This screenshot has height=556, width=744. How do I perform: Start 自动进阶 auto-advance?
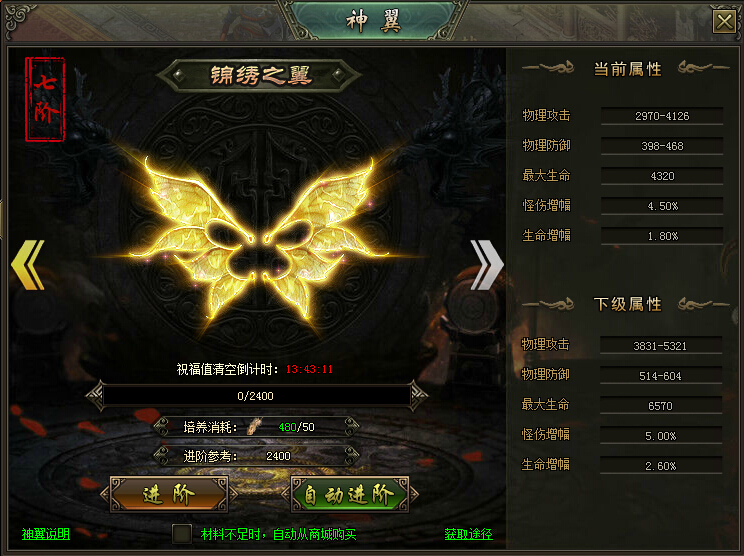349,494
